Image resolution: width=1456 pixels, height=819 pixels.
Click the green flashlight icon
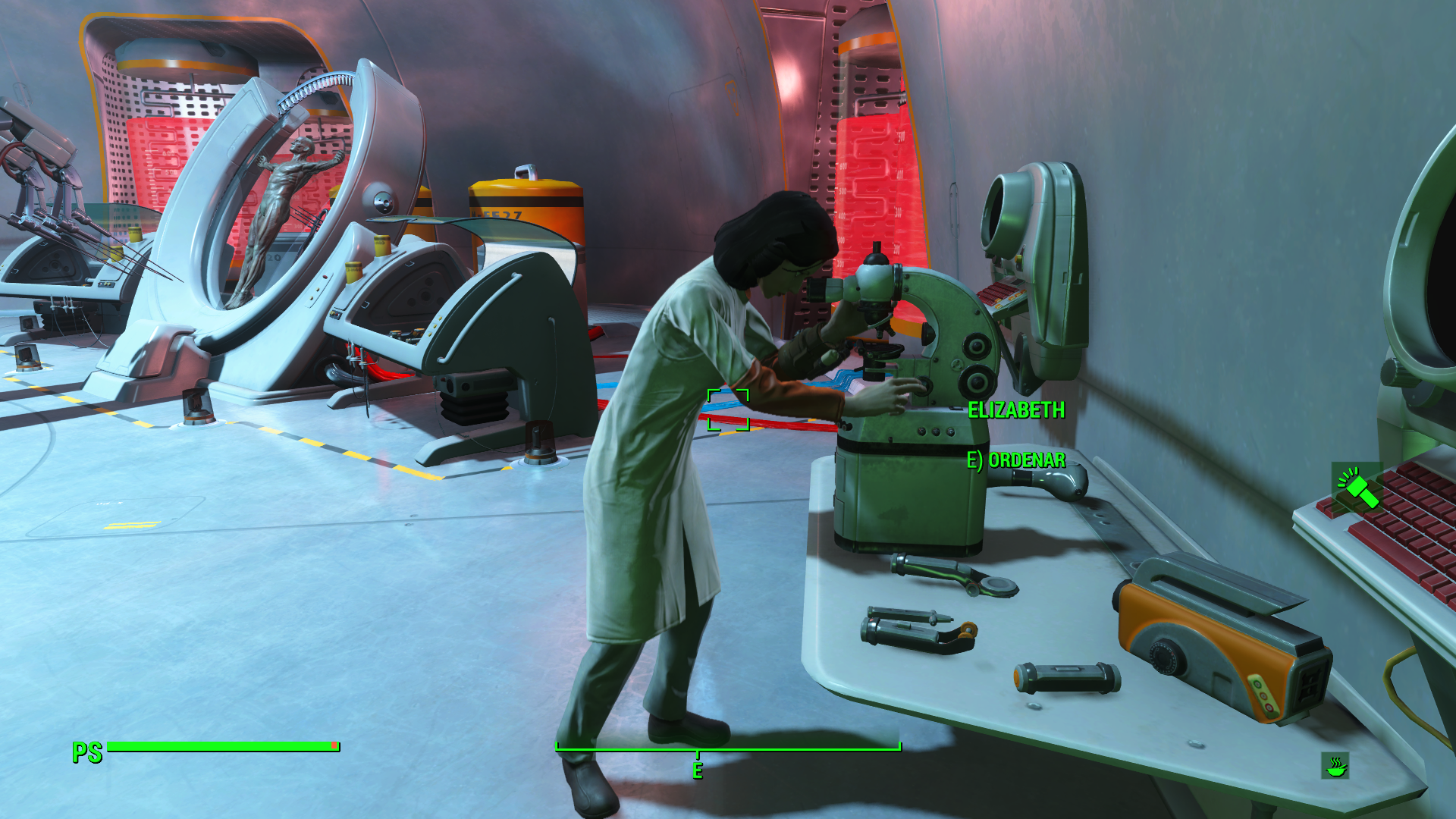[x=1357, y=488]
